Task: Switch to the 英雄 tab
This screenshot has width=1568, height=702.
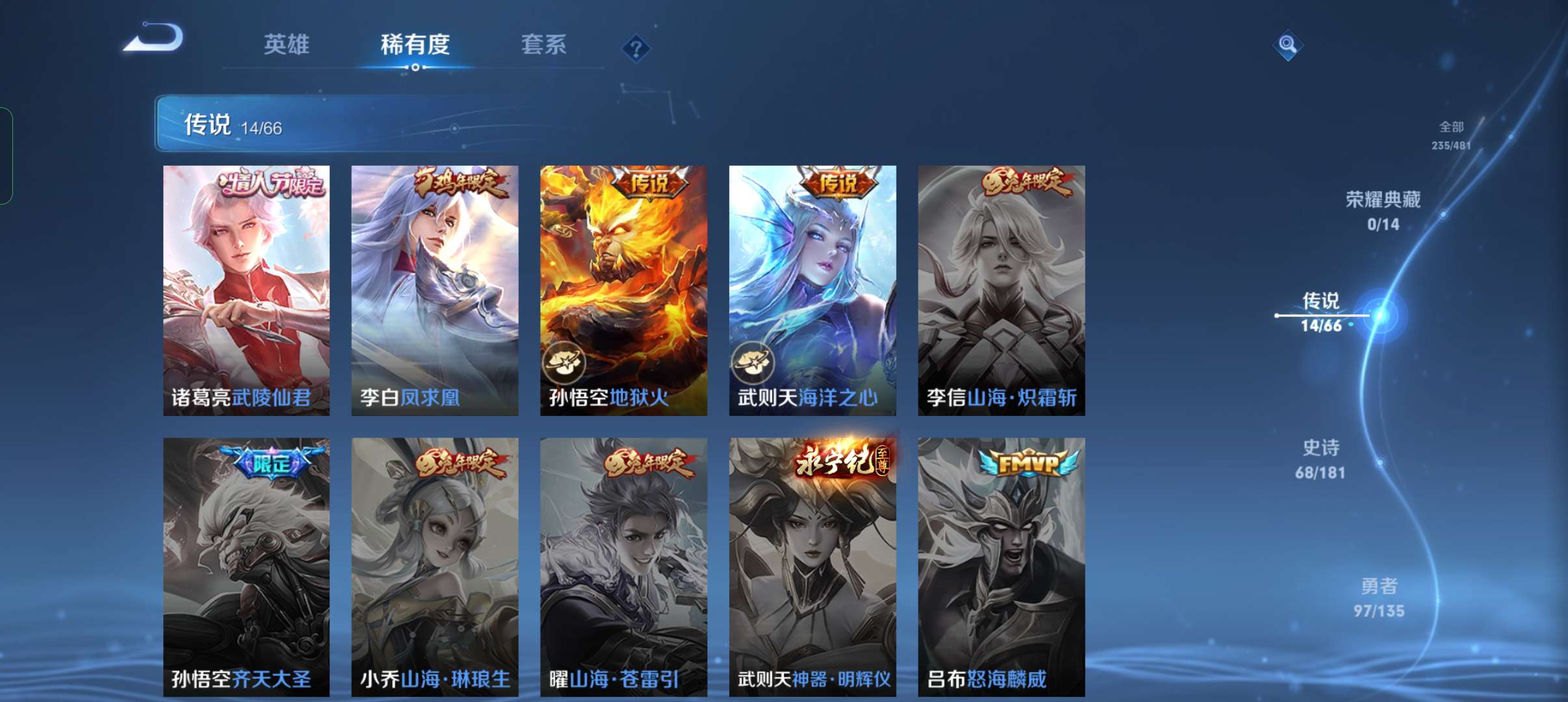Action: pos(285,44)
